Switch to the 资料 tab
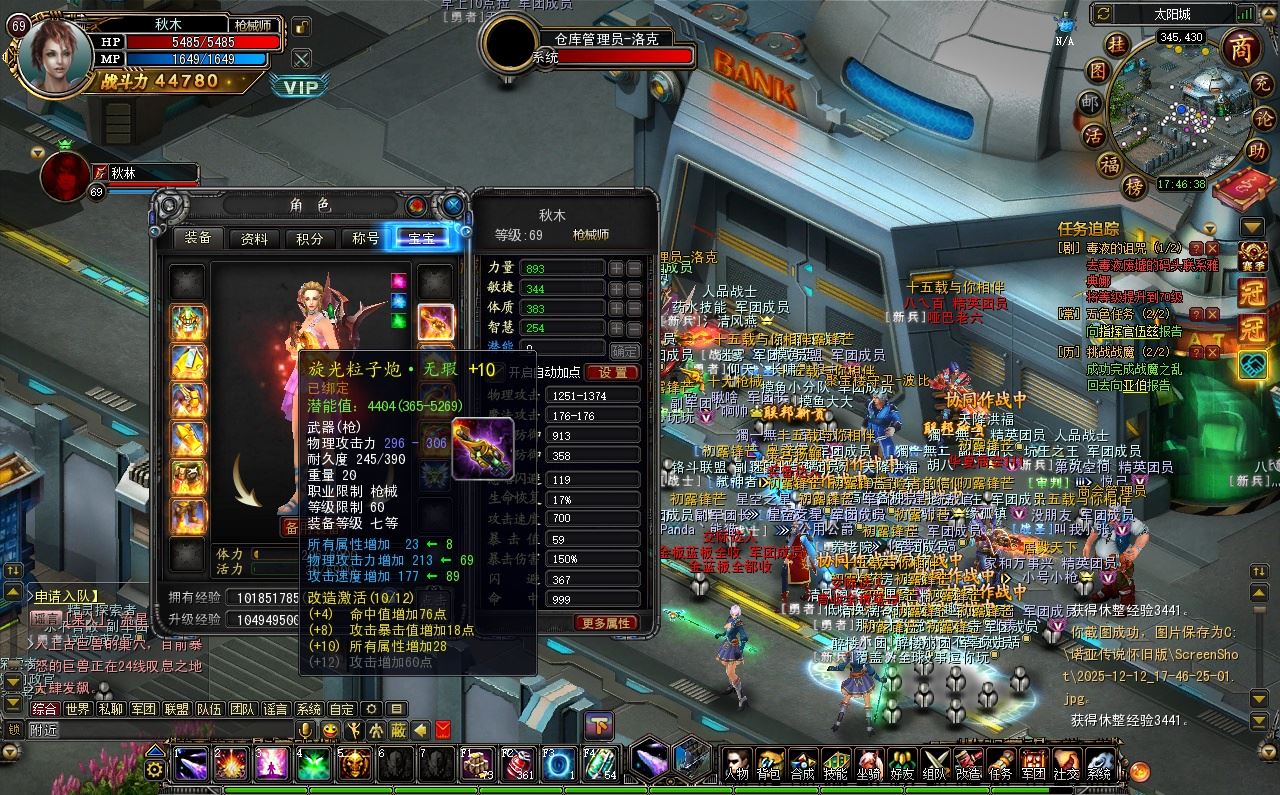 (254, 238)
